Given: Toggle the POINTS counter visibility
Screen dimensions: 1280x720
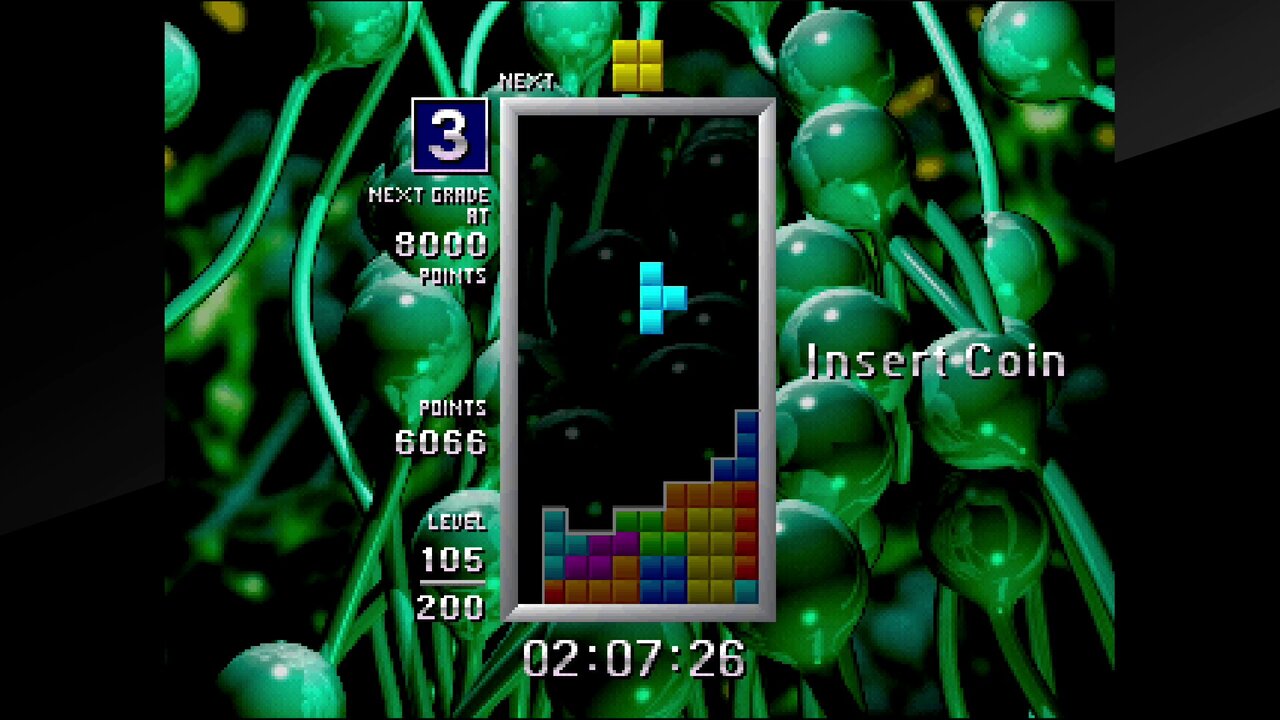Looking at the screenshot, I should coord(452,408).
